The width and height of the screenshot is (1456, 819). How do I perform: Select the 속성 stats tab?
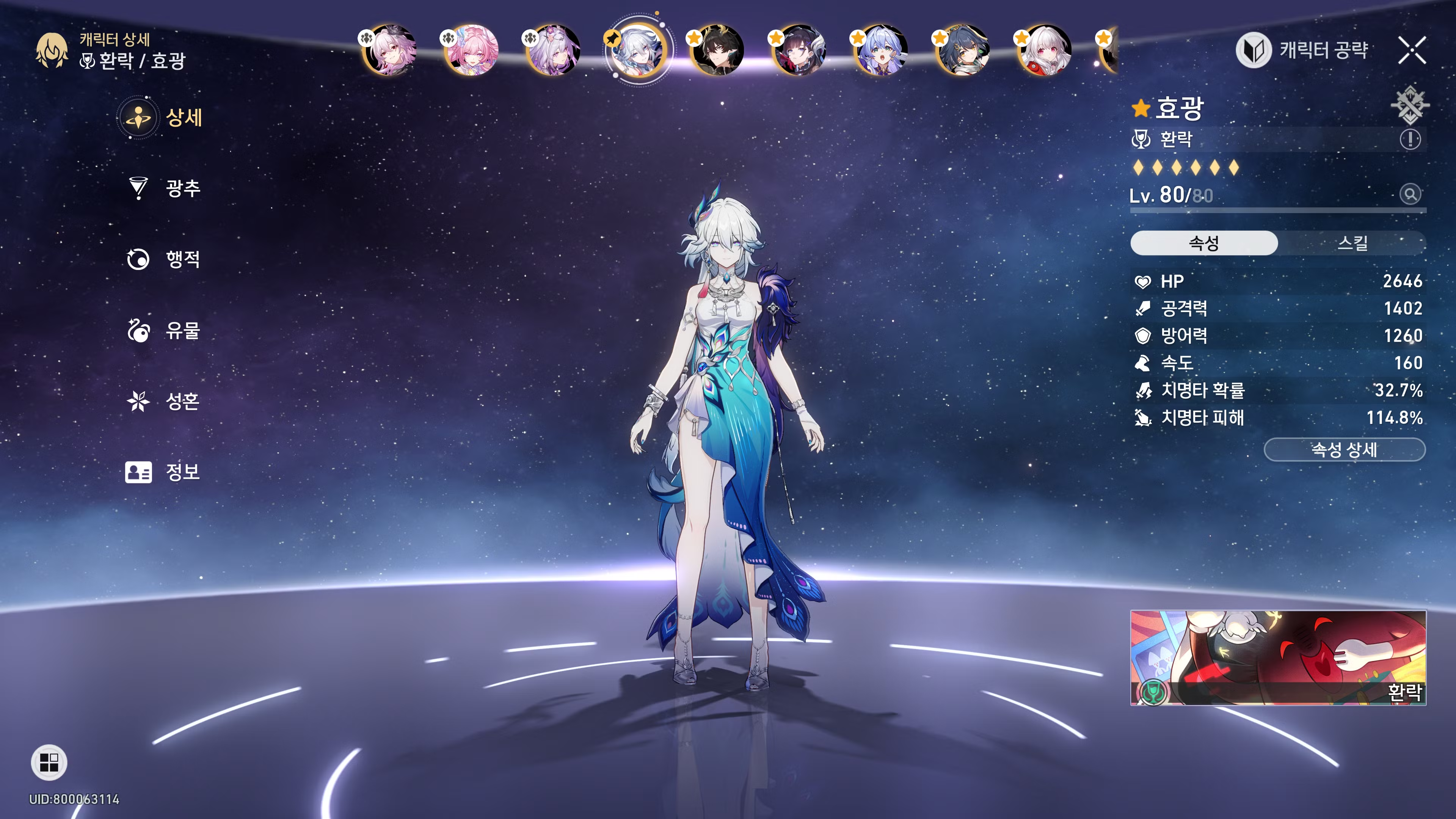pyautogui.click(x=1204, y=243)
